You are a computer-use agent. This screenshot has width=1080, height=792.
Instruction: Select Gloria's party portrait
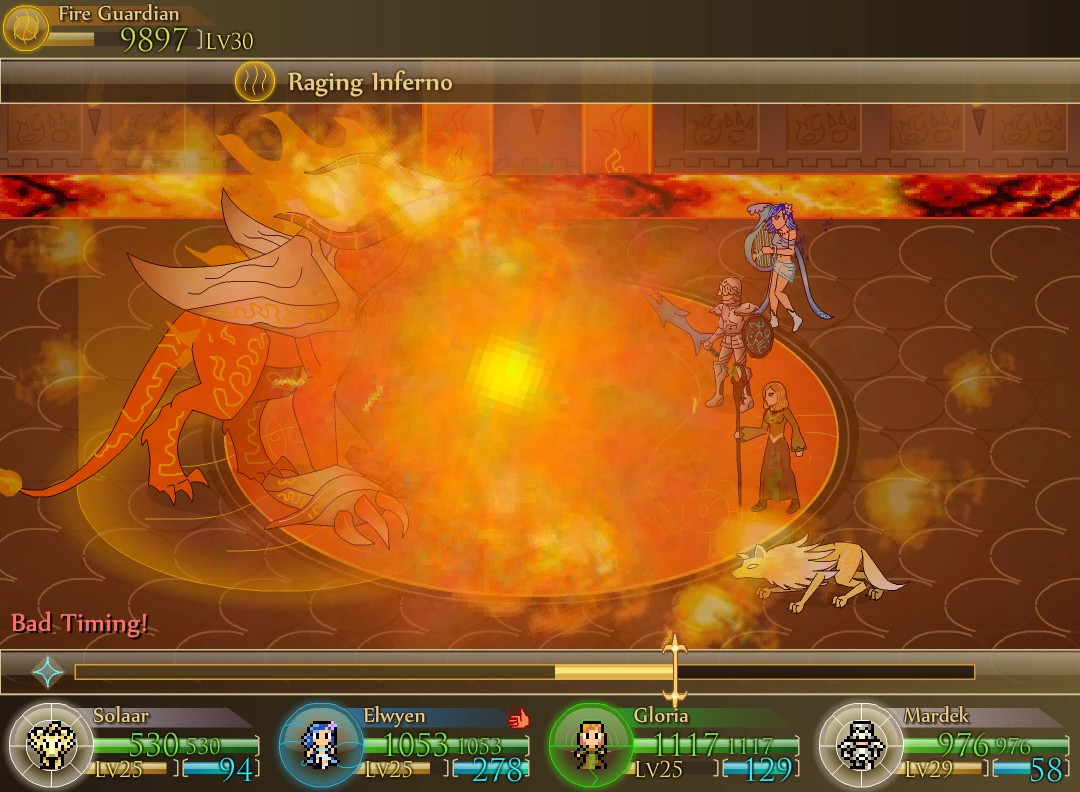(x=588, y=745)
